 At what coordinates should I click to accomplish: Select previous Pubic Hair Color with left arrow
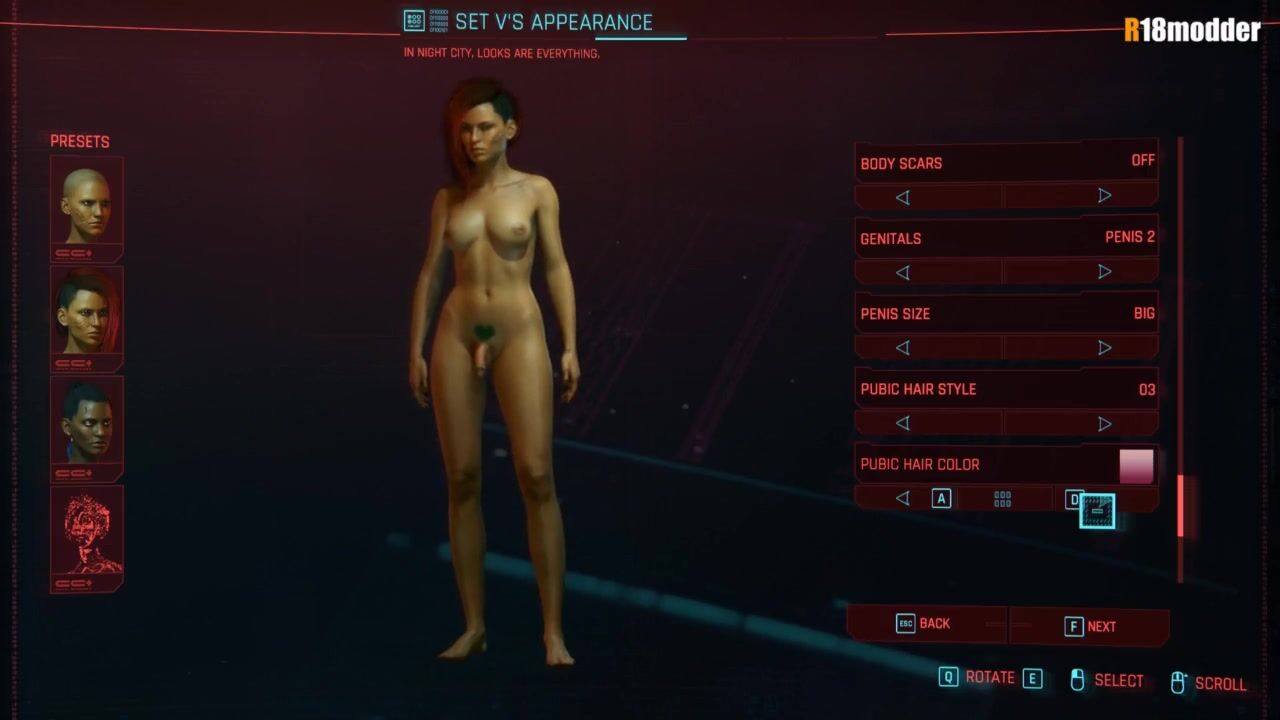coord(903,498)
